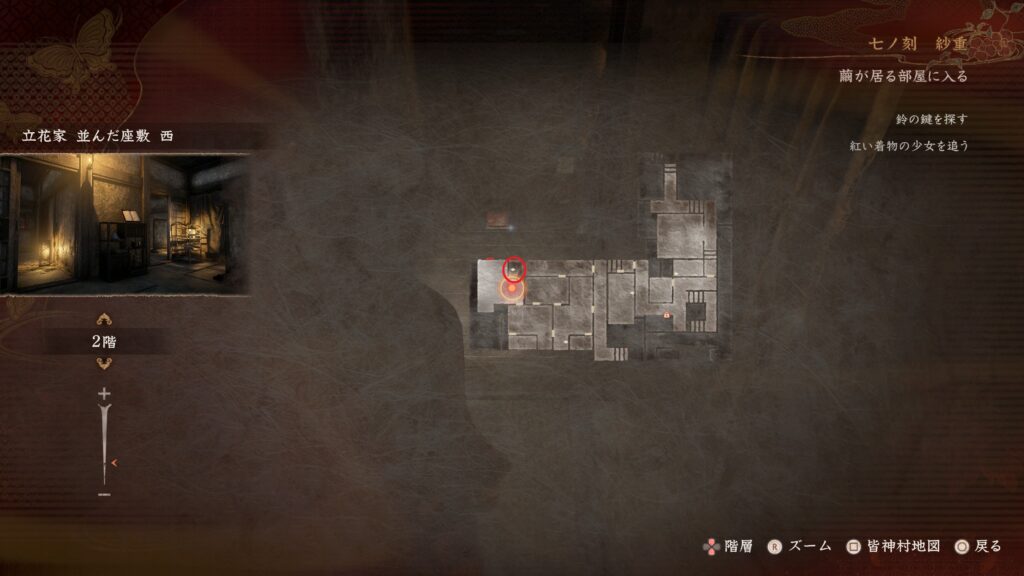Choose the 階層 floor option

(x=727, y=546)
